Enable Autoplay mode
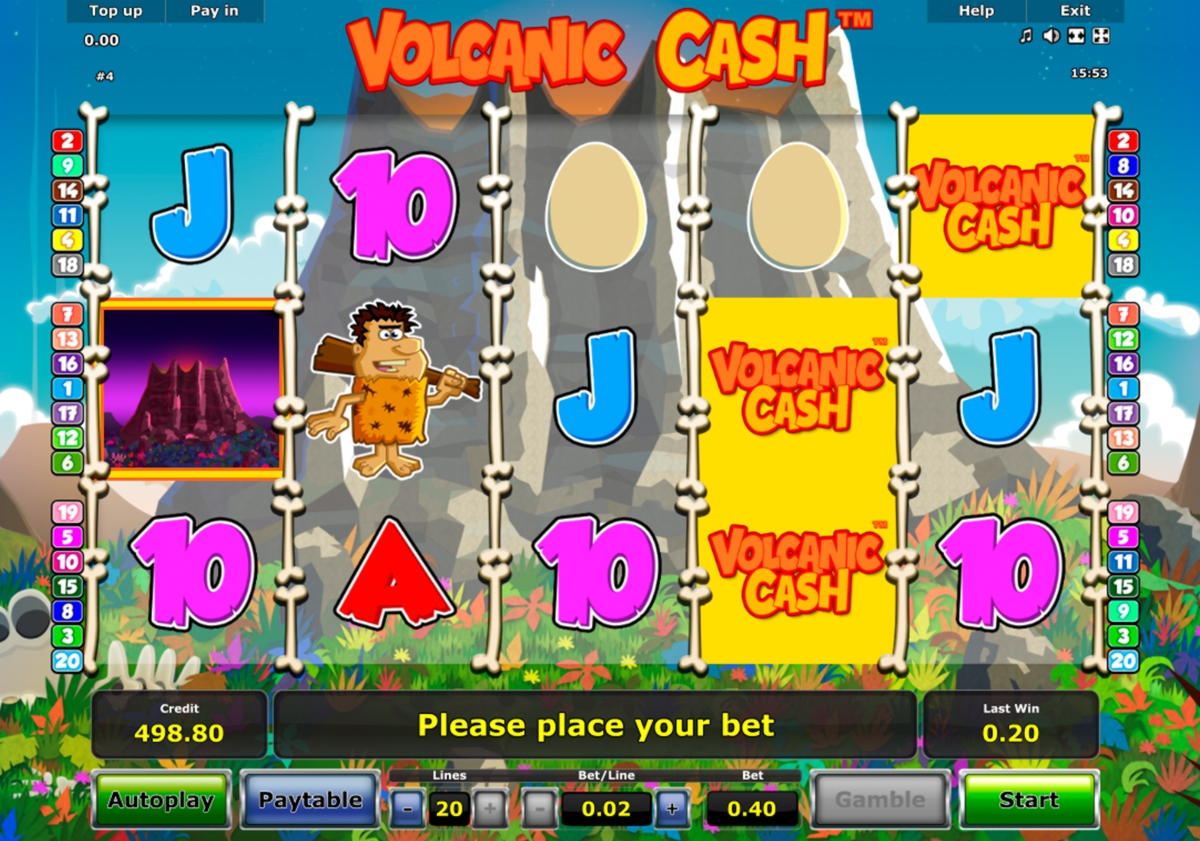1200x841 pixels. tap(161, 800)
